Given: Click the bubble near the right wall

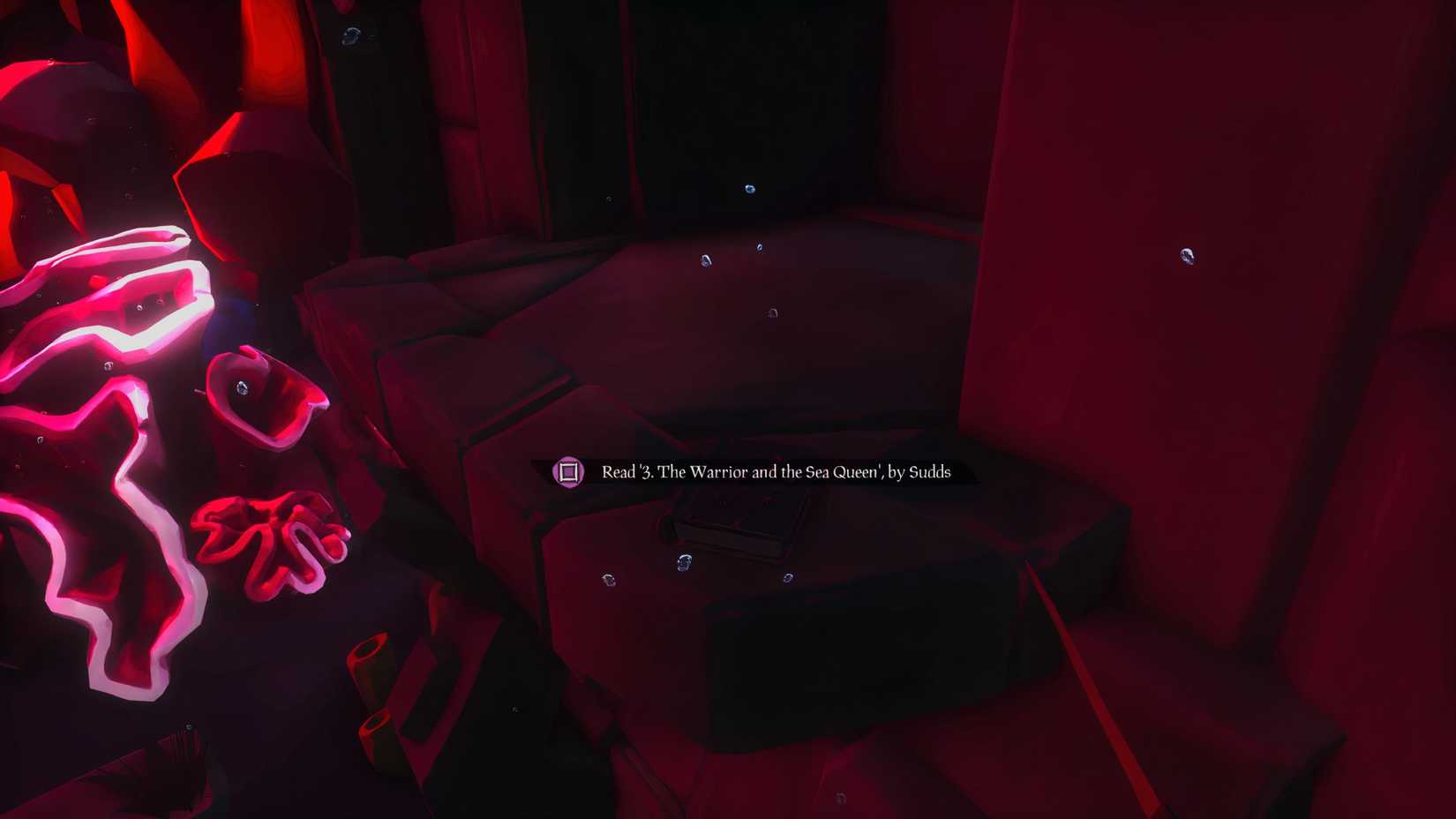Looking at the screenshot, I should (1187, 258).
